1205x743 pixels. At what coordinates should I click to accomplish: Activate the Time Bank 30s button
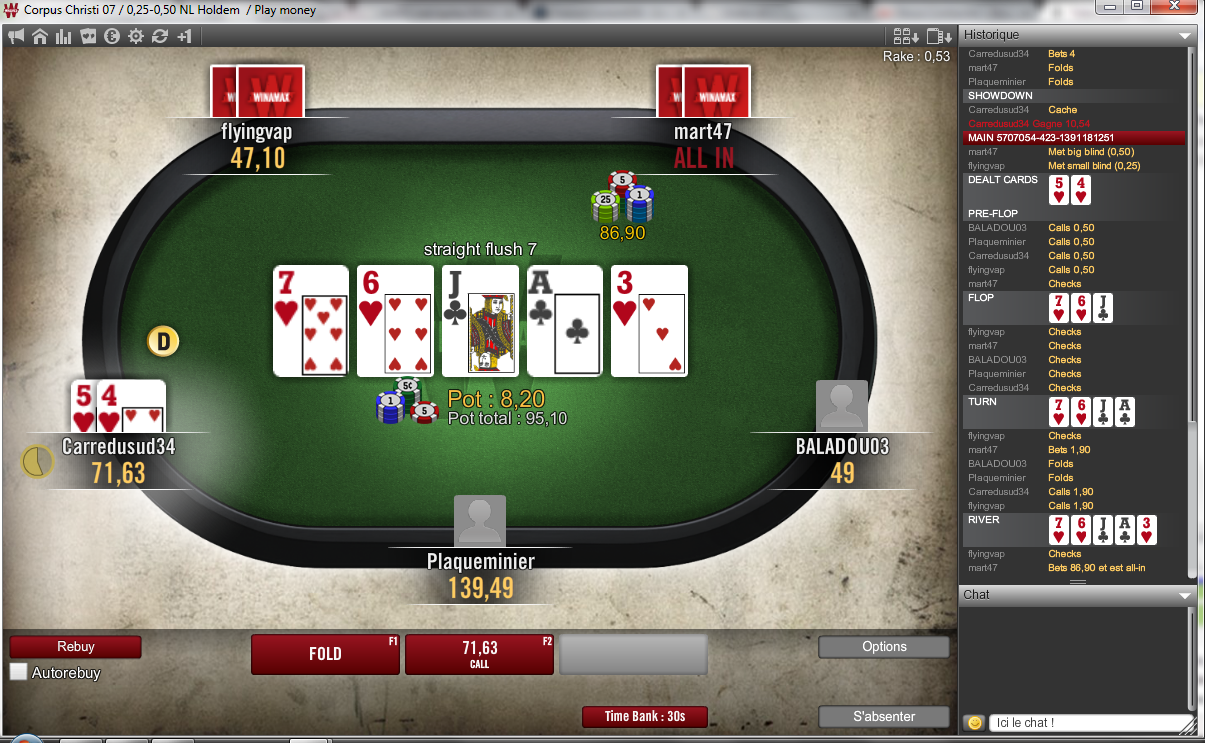(645, 716)
